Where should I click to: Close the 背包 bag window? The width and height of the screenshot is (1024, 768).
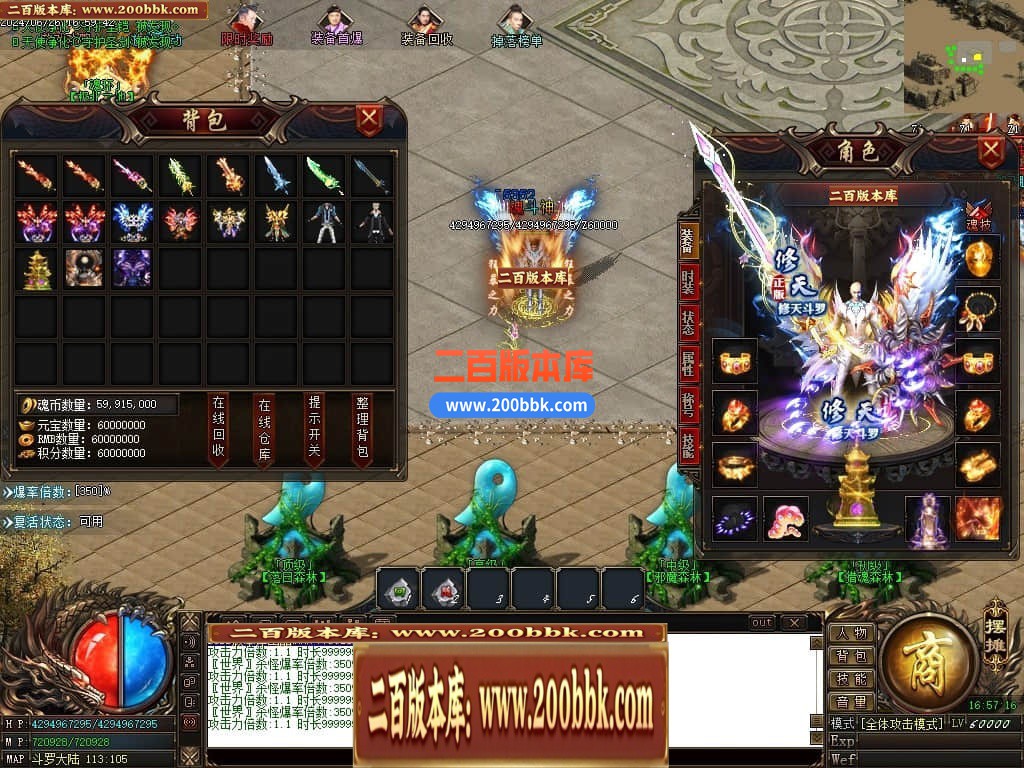pyautogui.click(x=370, y=121)
